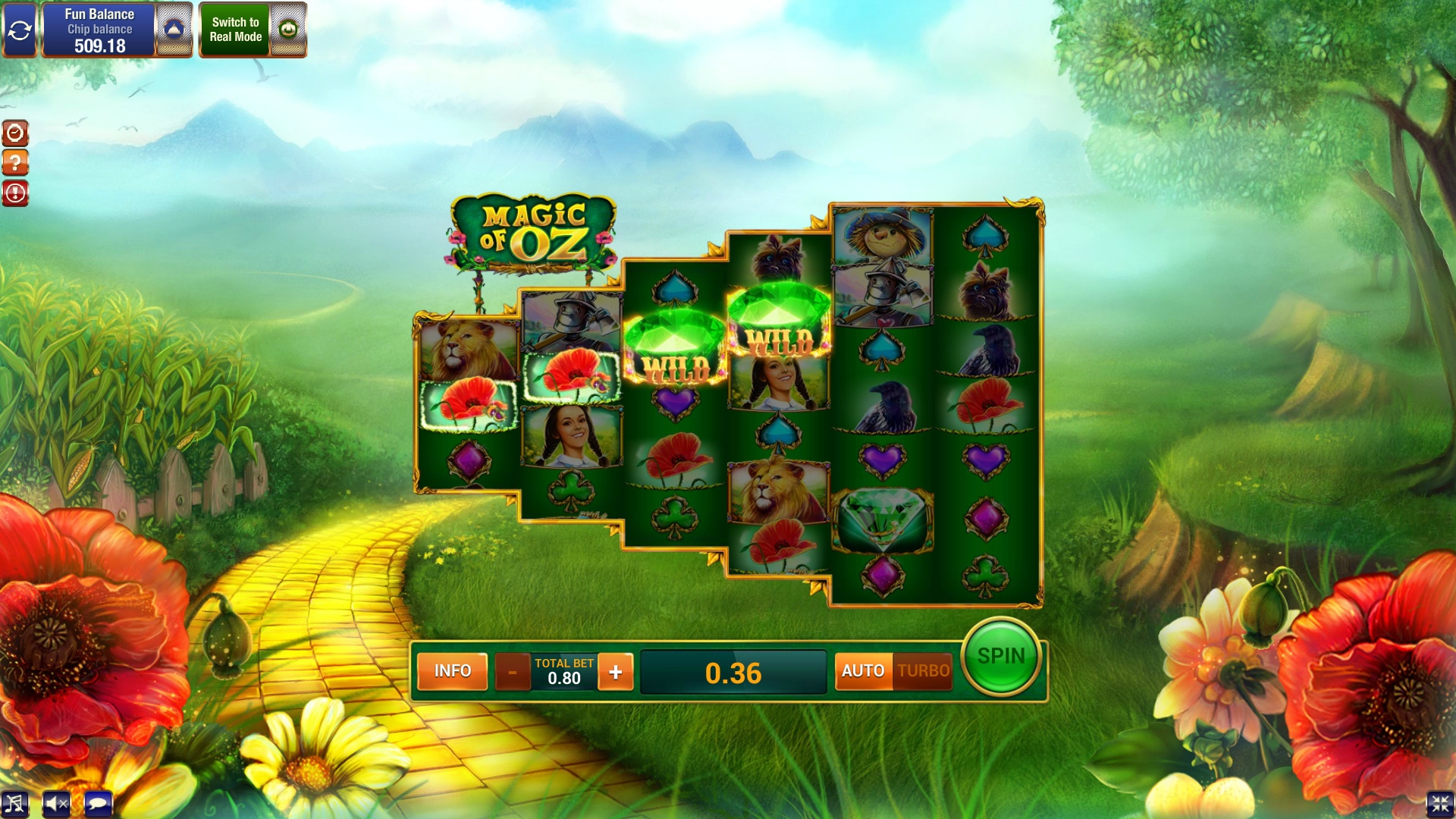Toggle music with the note icon
This screenshot has height=819, width=1456.
14,804
